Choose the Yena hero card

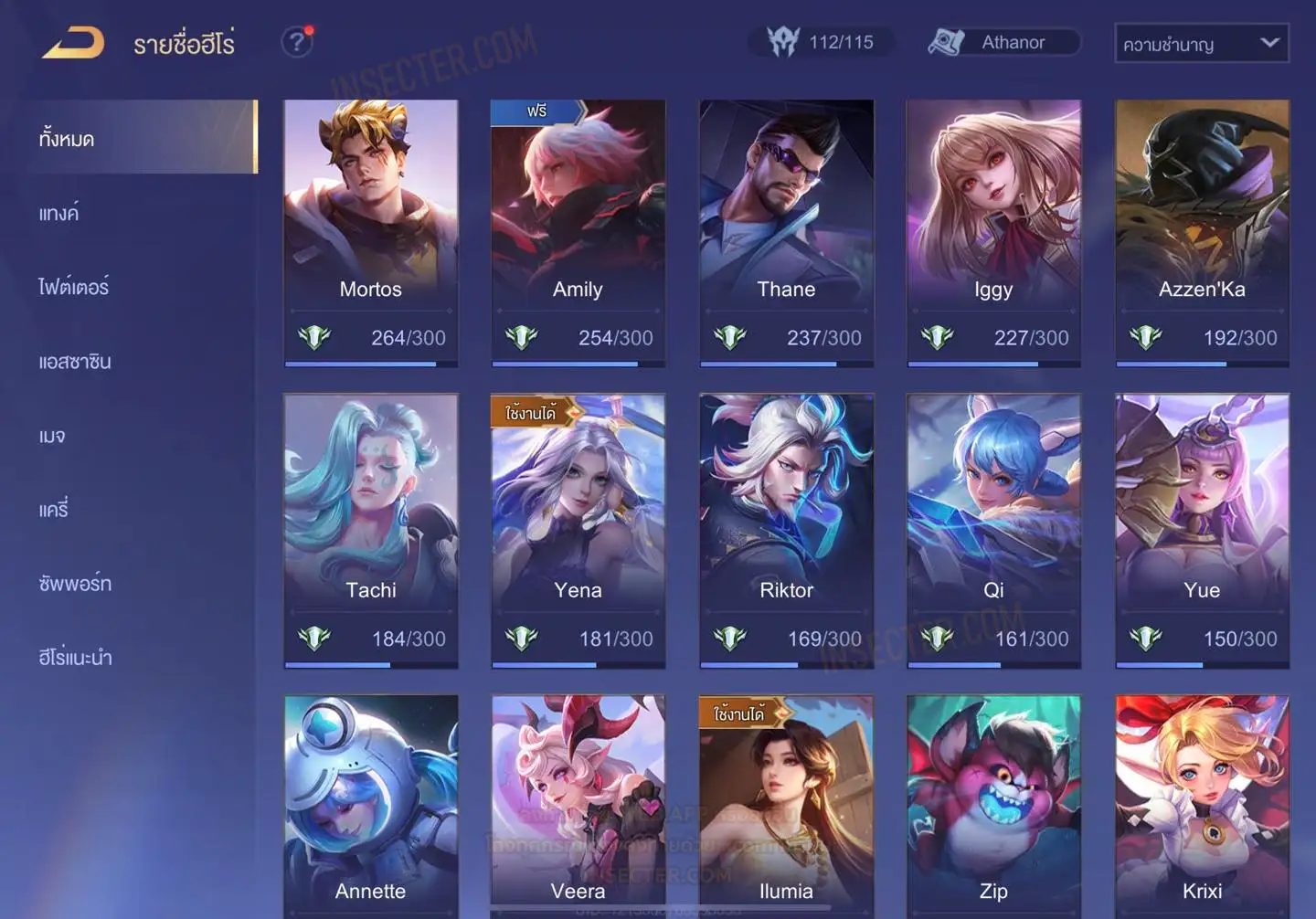(x=578, y=530)
